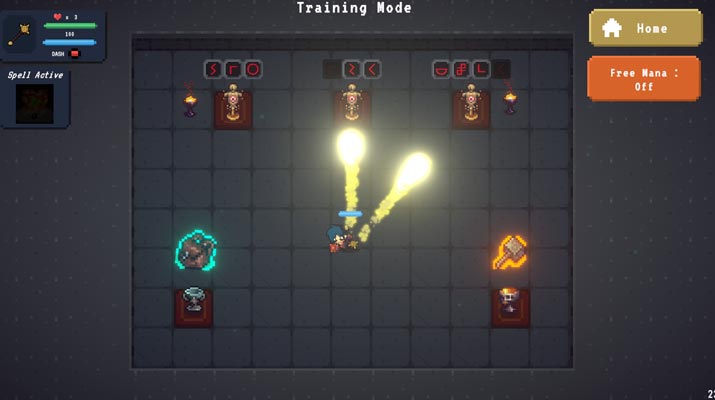The width and height of the screenshot is (715, 400).
Task: Select the equipped staff weapon icon
Action: pos(19,35)
